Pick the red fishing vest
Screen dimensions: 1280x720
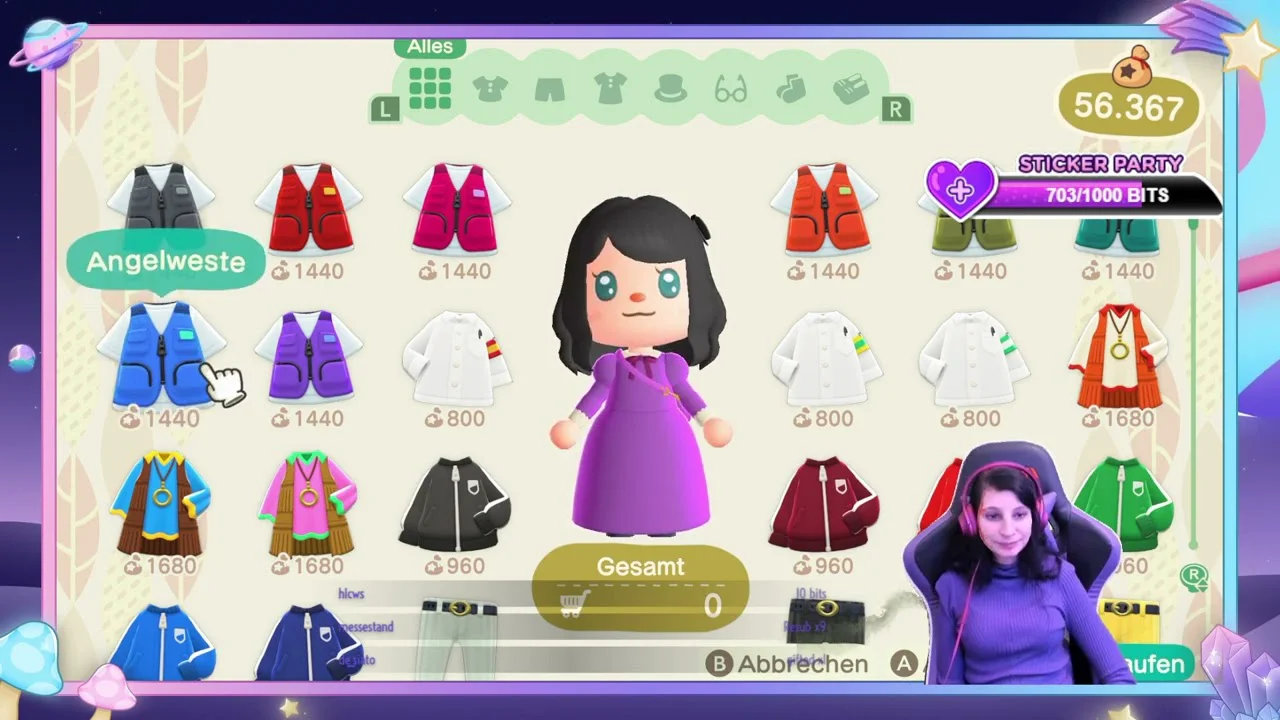tap(309, 209)
